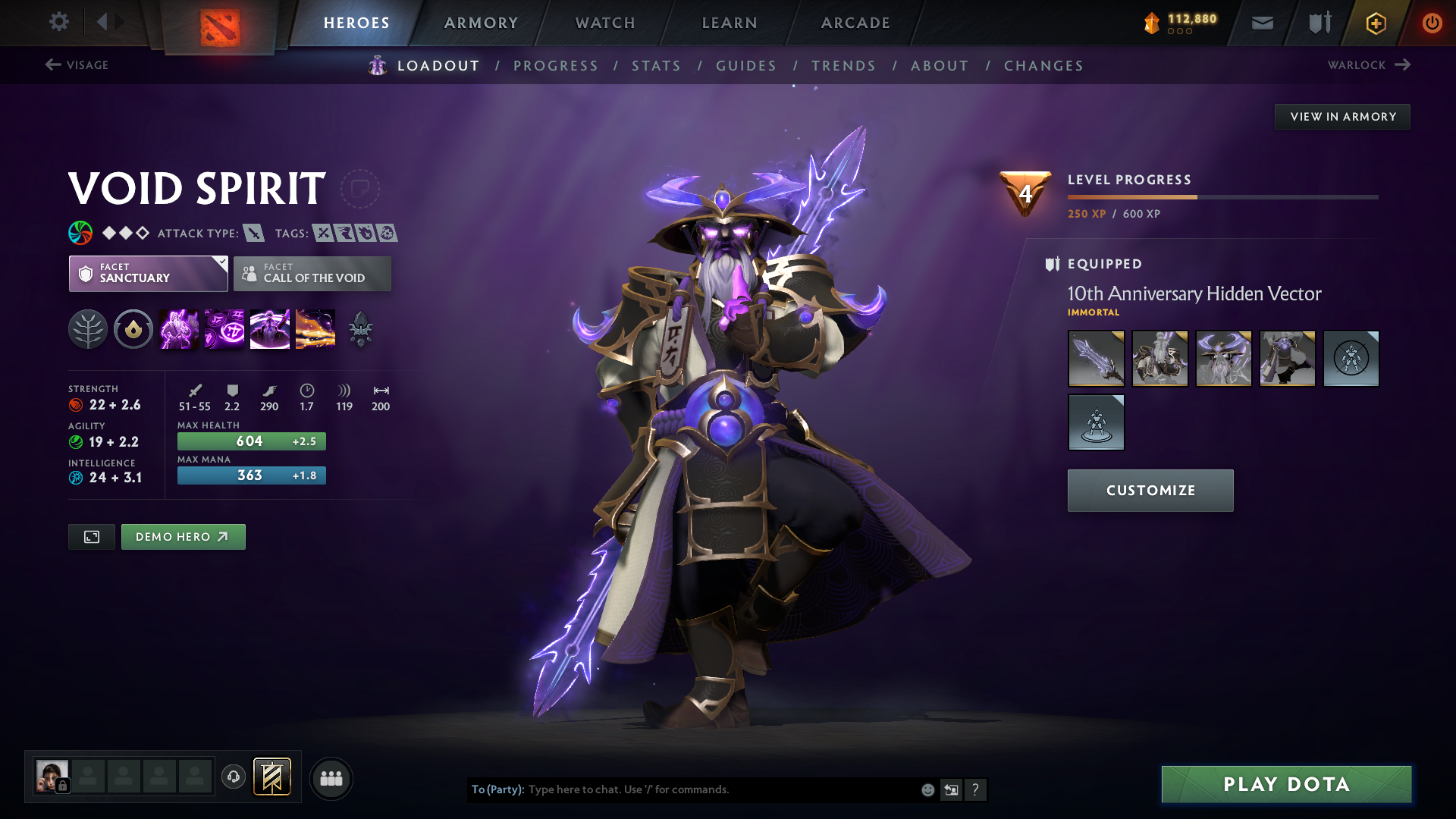
Task: Click the innate talent tree icon
Action: pos(87,328)
